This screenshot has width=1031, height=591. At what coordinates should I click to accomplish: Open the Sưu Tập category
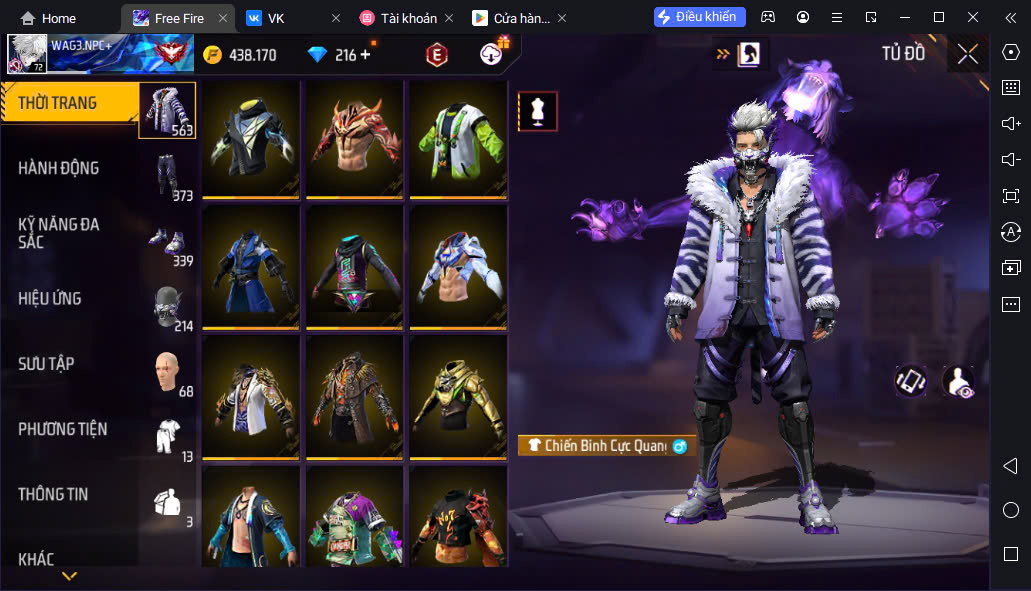pos(70,363)
